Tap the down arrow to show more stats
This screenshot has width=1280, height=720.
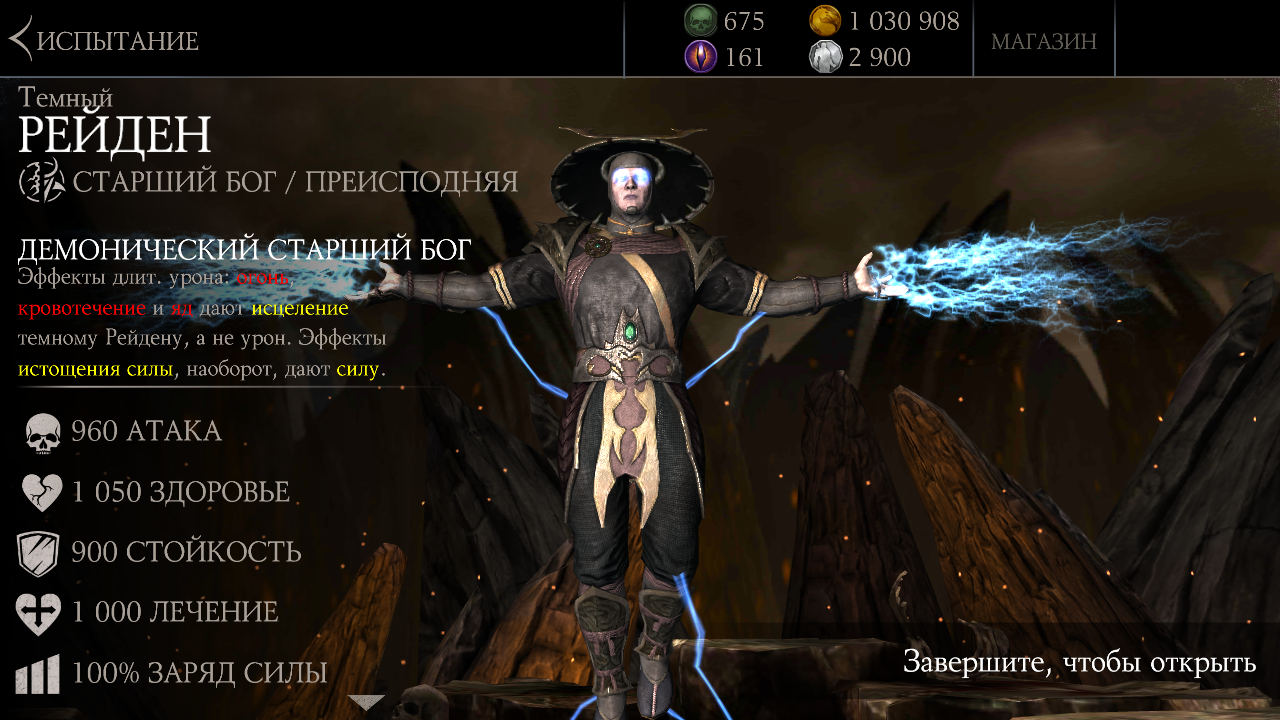366,702
